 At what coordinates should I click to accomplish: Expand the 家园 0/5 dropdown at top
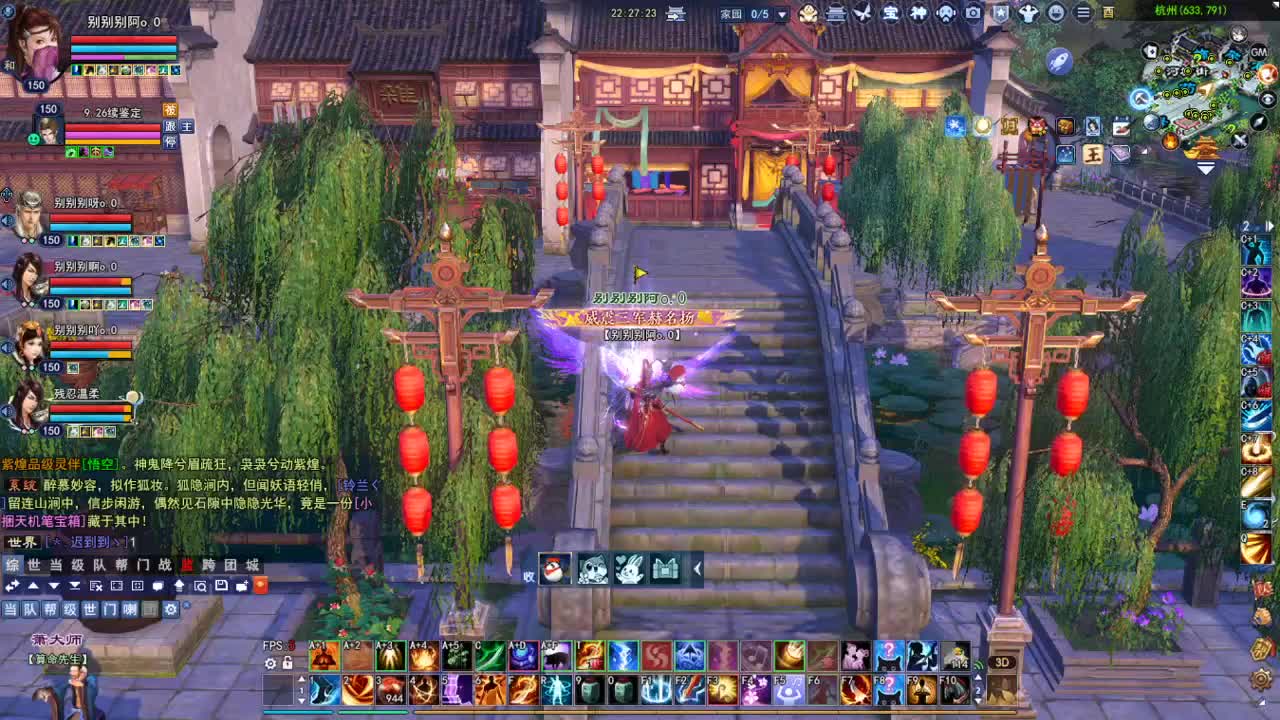783,13
